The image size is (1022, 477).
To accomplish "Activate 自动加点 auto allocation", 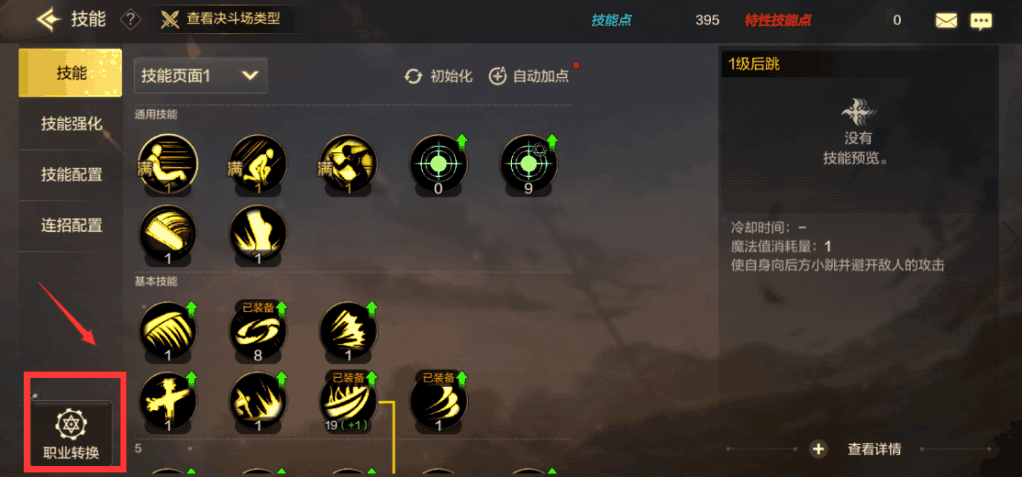I will coord(528,76).
